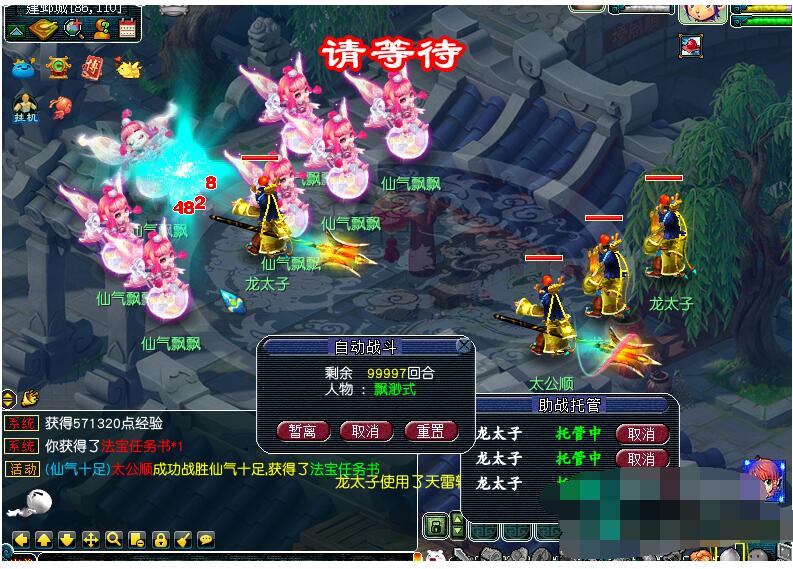This screenshot has height=569, width=793.
Task: Open the blue crowned slime icon
Action: (23, 69)
